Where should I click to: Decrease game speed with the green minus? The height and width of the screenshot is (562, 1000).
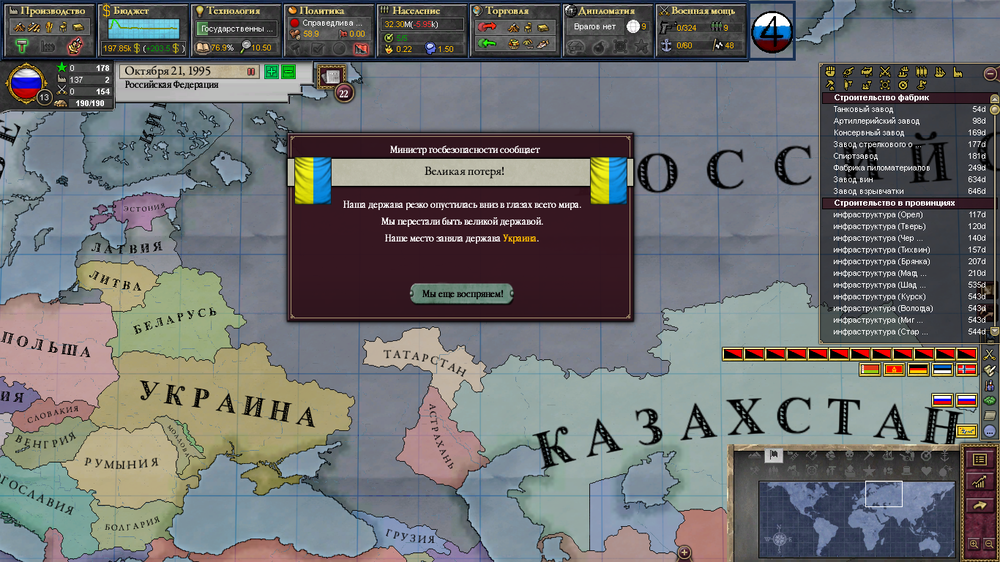288,71
